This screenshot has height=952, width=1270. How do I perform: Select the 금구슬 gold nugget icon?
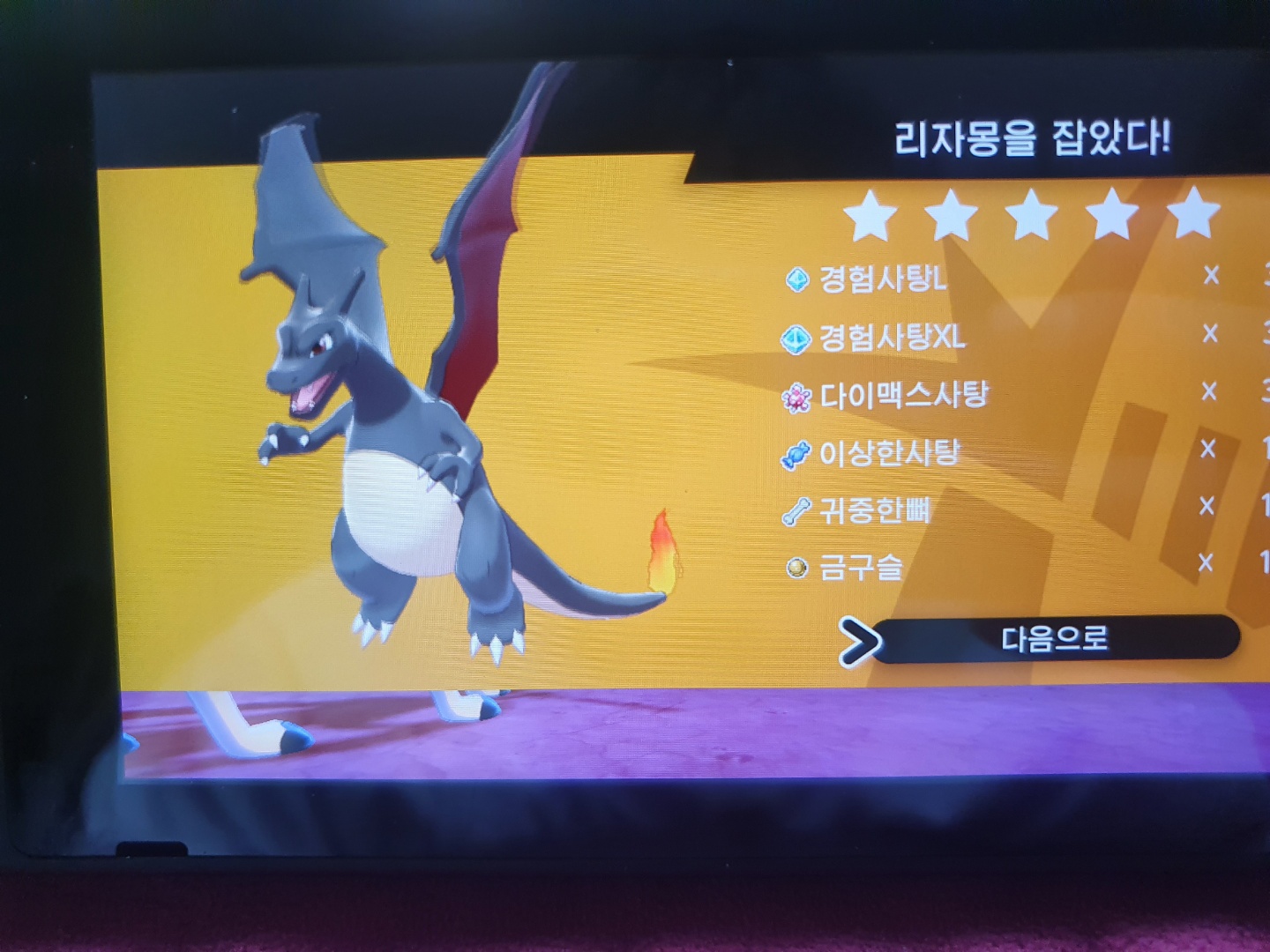(x=796, y=565)
